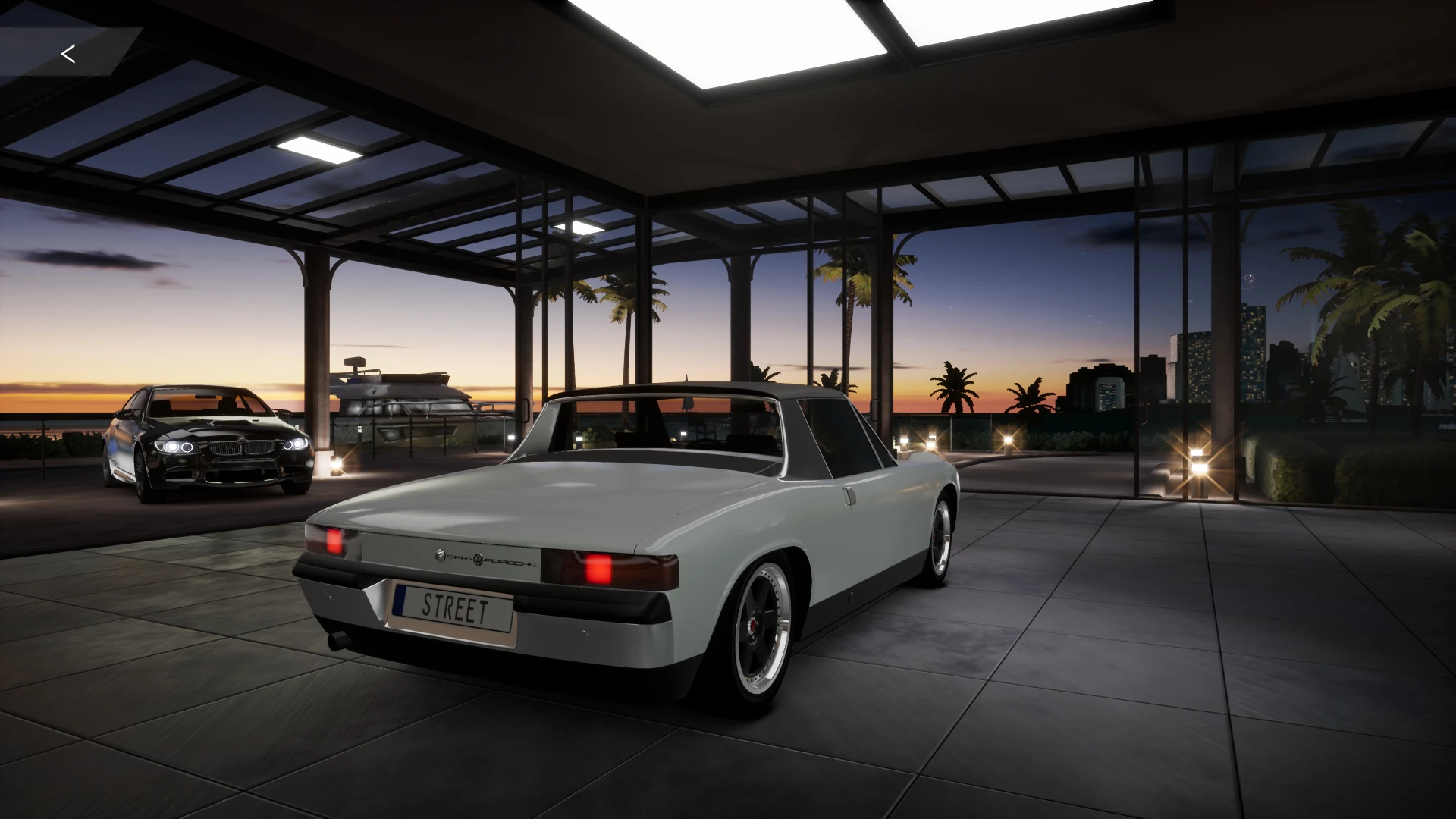Image resolution: width=1456 pixels, height=819 pixels.
Task: Click the back arrow at top left
Action: point(67,54)
